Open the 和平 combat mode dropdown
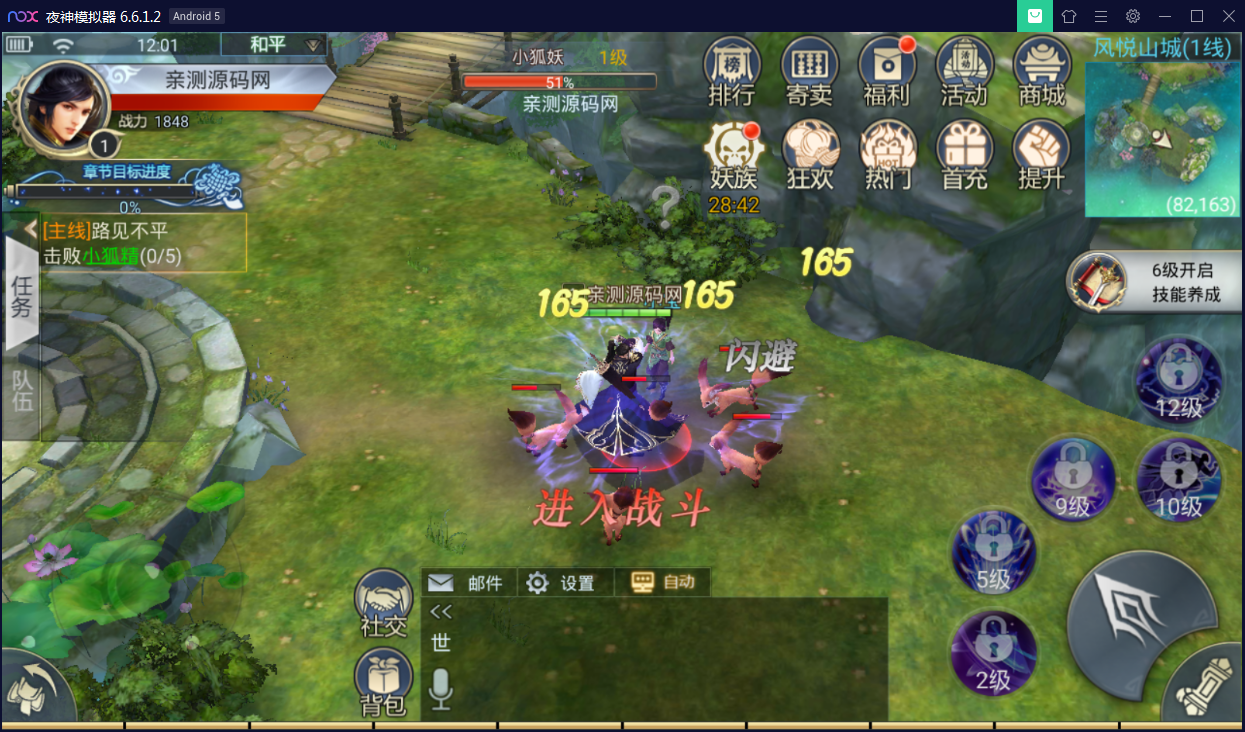 (x=274, y=45)
